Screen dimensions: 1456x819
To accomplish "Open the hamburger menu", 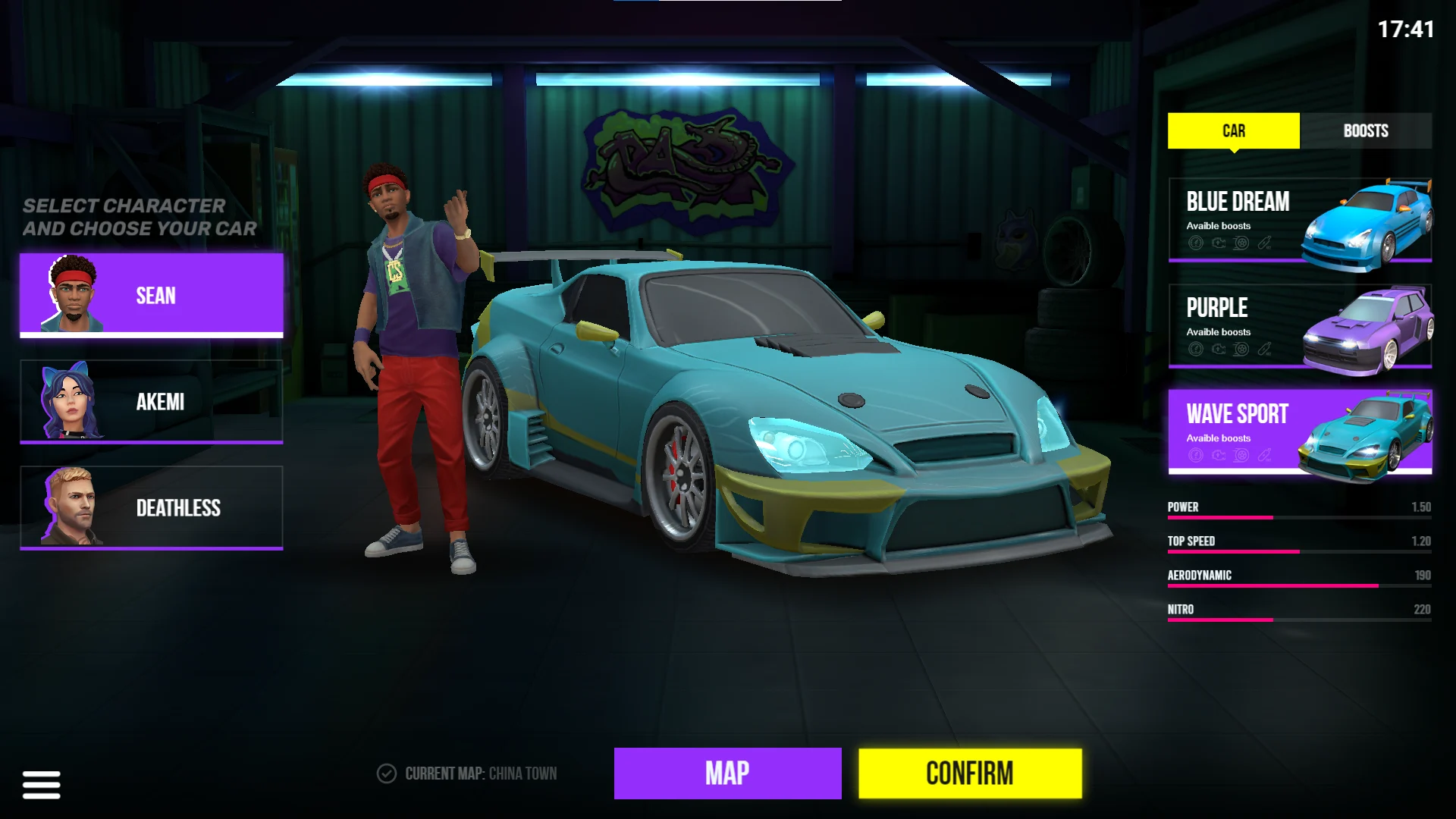I will click(x=42, y=785).
